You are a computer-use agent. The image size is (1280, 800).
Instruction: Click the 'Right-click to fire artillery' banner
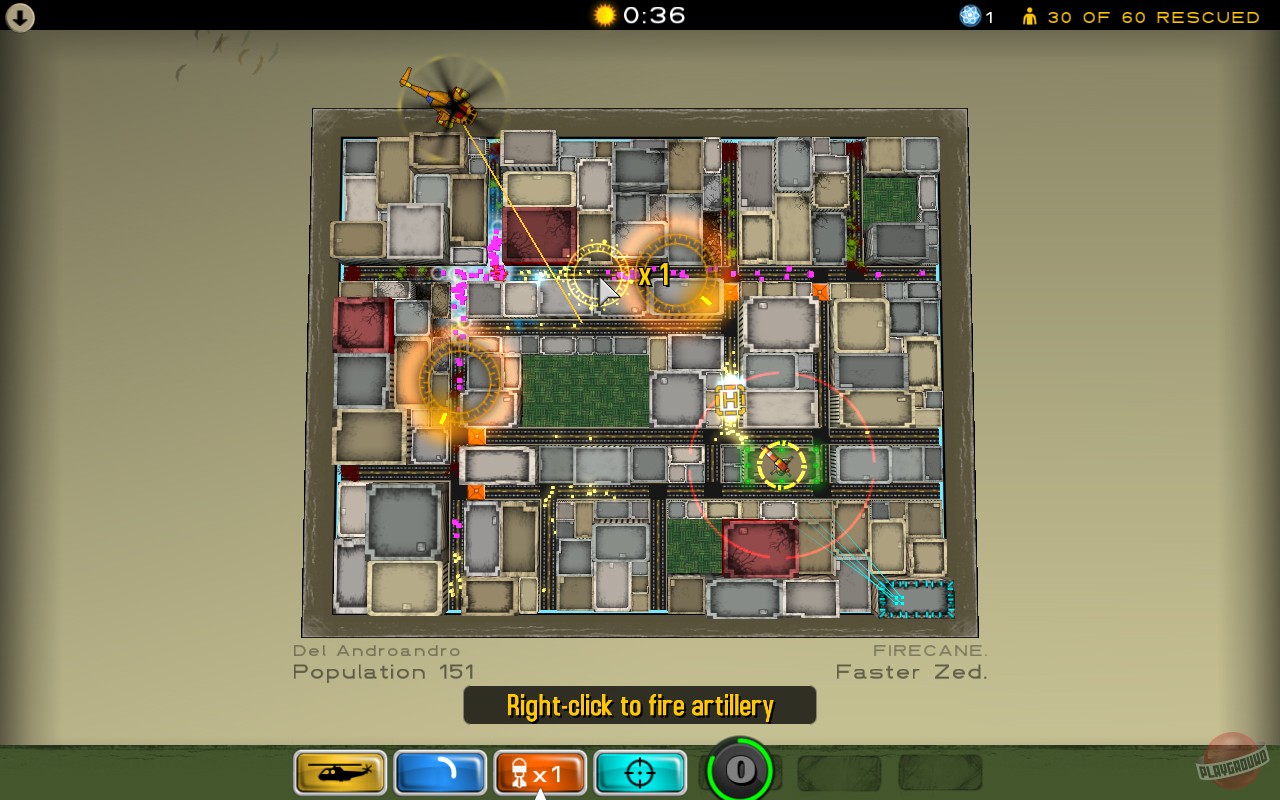639,705
